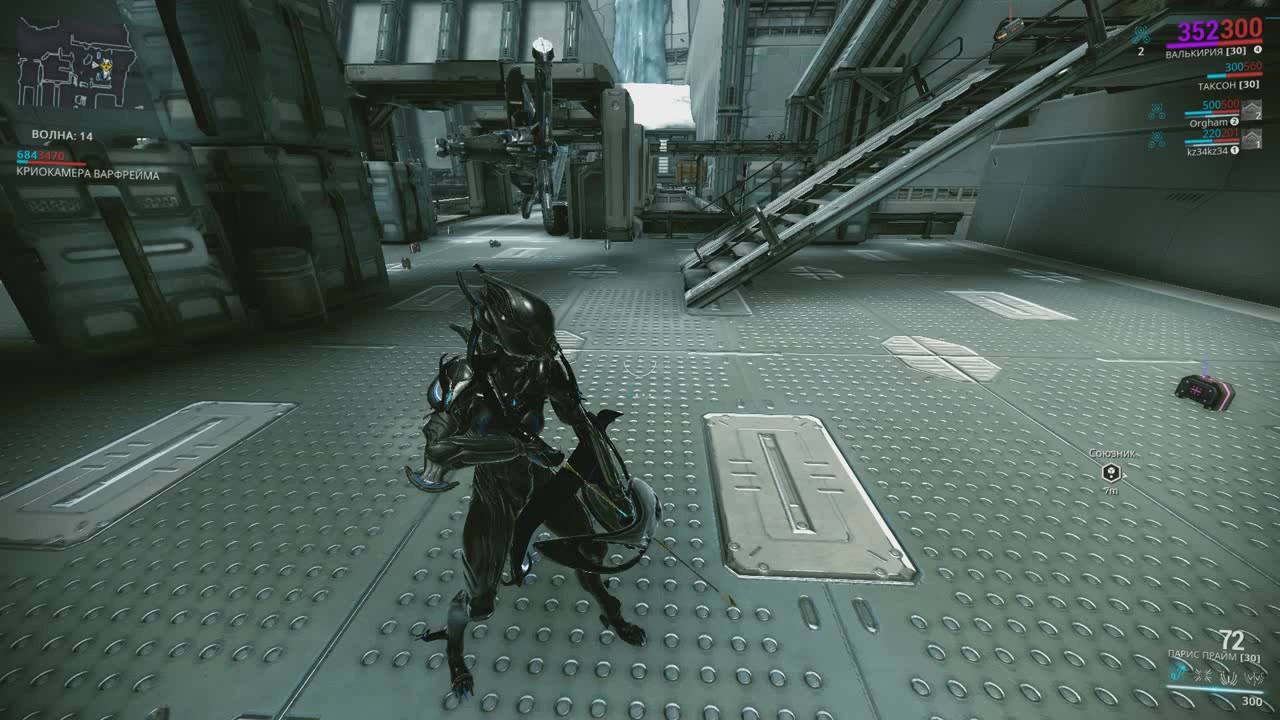Click the Orgham squad member name
This screenshot has height=720, width=1280.
point(1208,122)
